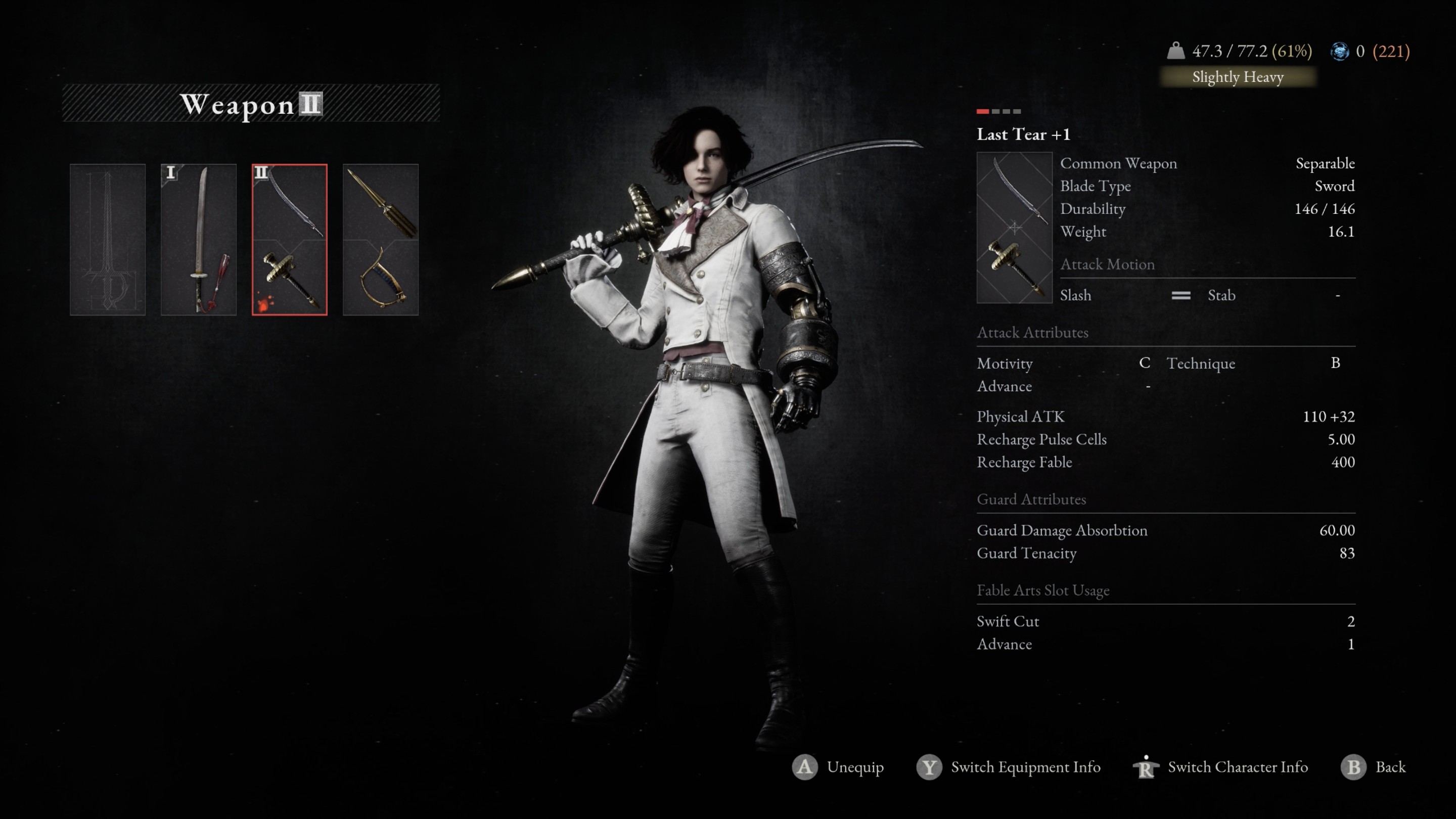The width and height of the screenshot is (1456, 819).
Task: Switch Equipment Info view
Action: click(1009, 767)
